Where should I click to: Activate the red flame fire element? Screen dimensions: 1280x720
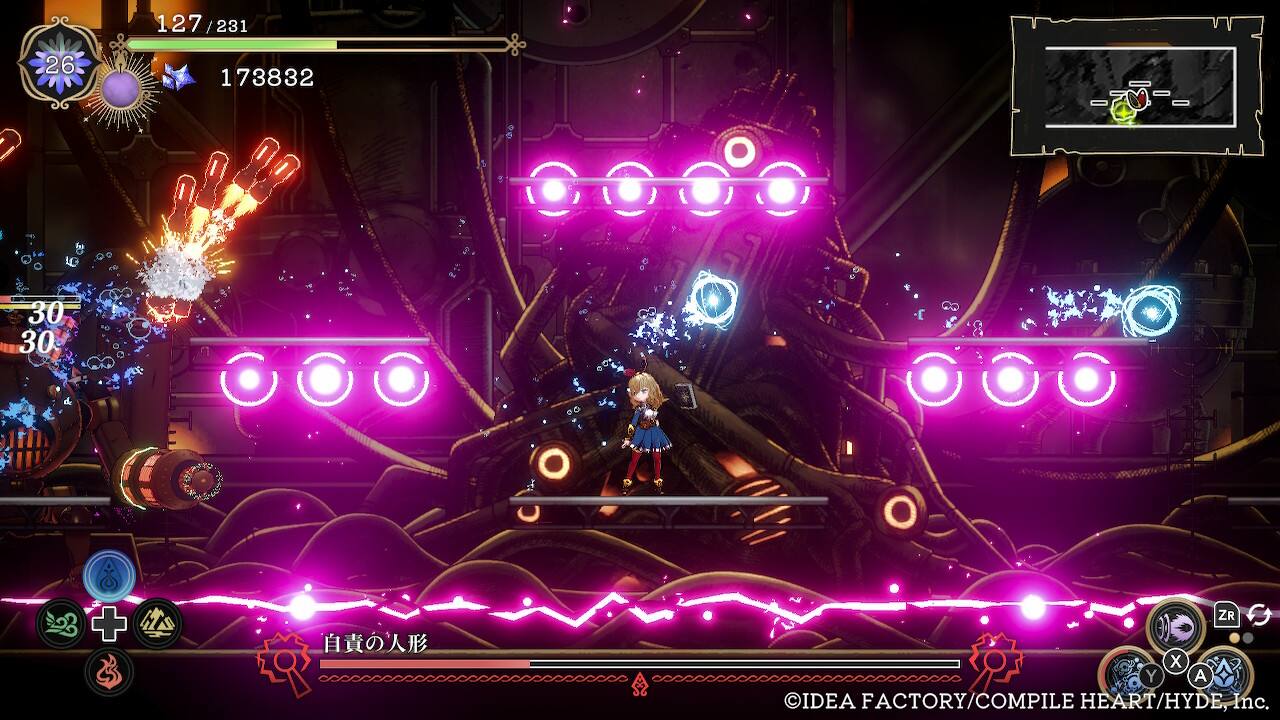109,670
